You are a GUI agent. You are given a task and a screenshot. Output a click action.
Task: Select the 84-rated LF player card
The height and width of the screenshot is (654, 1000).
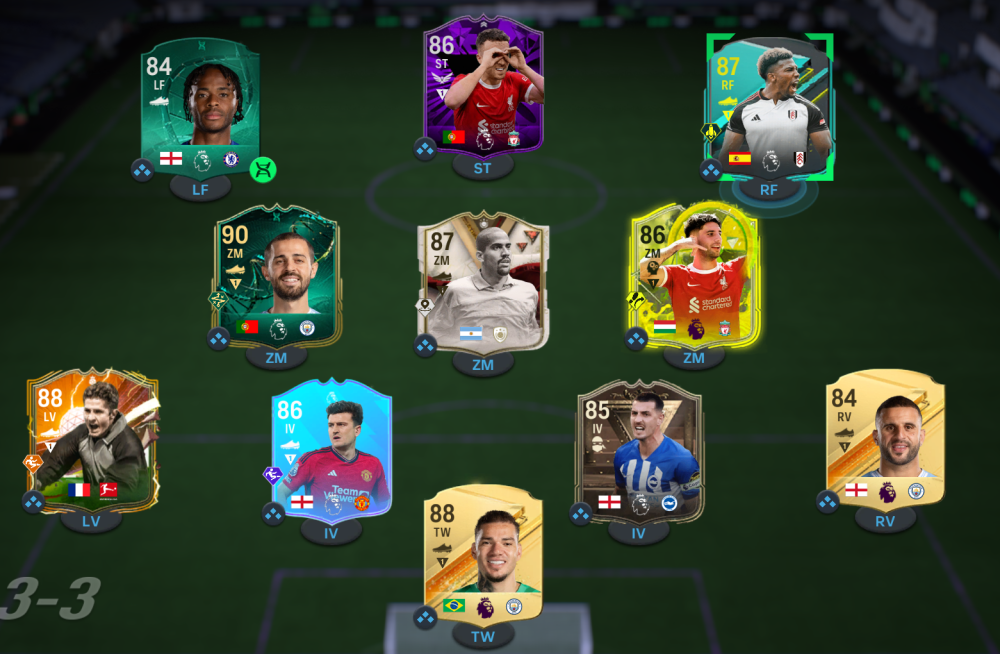200,106
